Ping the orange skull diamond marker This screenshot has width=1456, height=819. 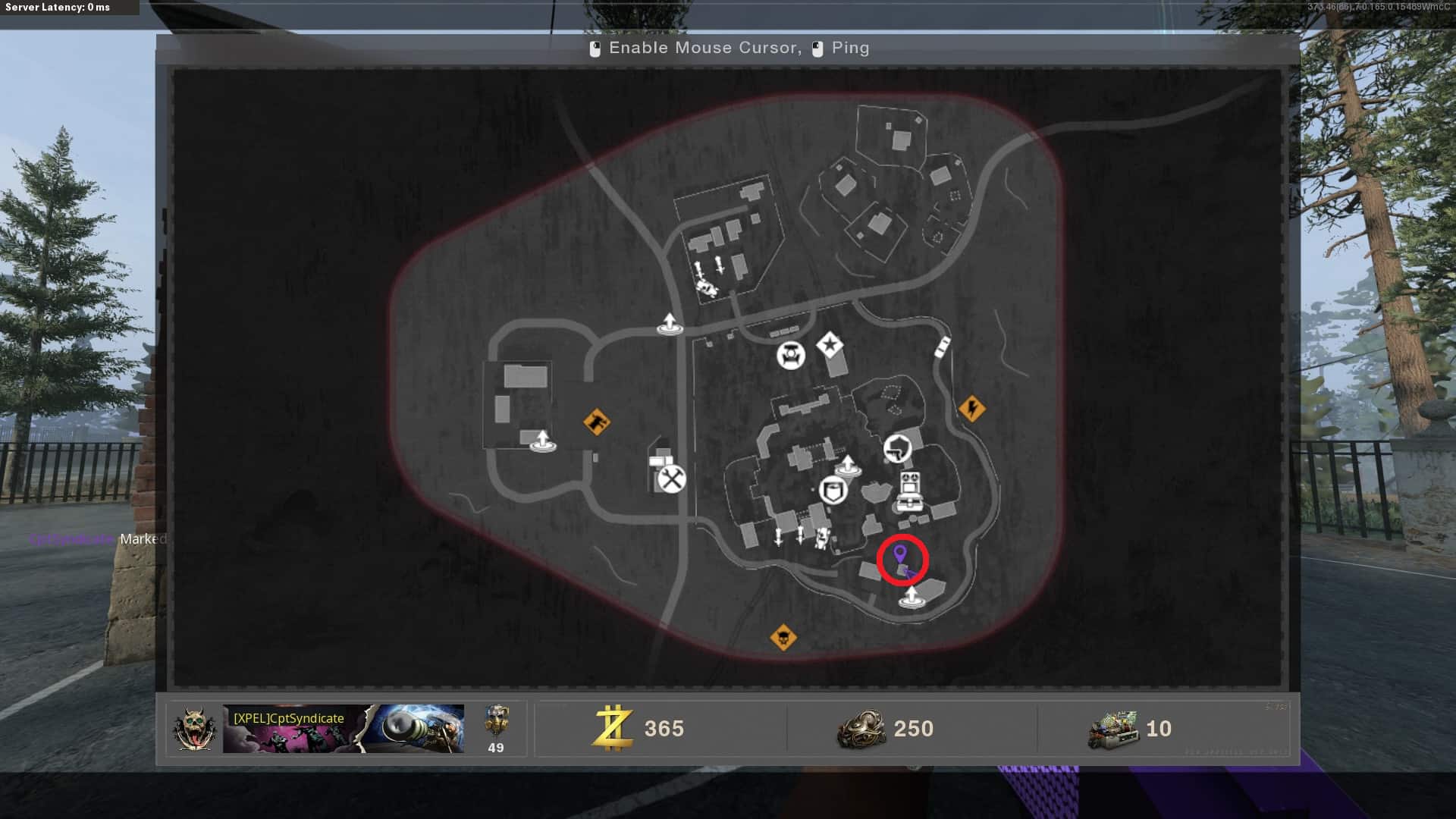click(x=783, y=637)
